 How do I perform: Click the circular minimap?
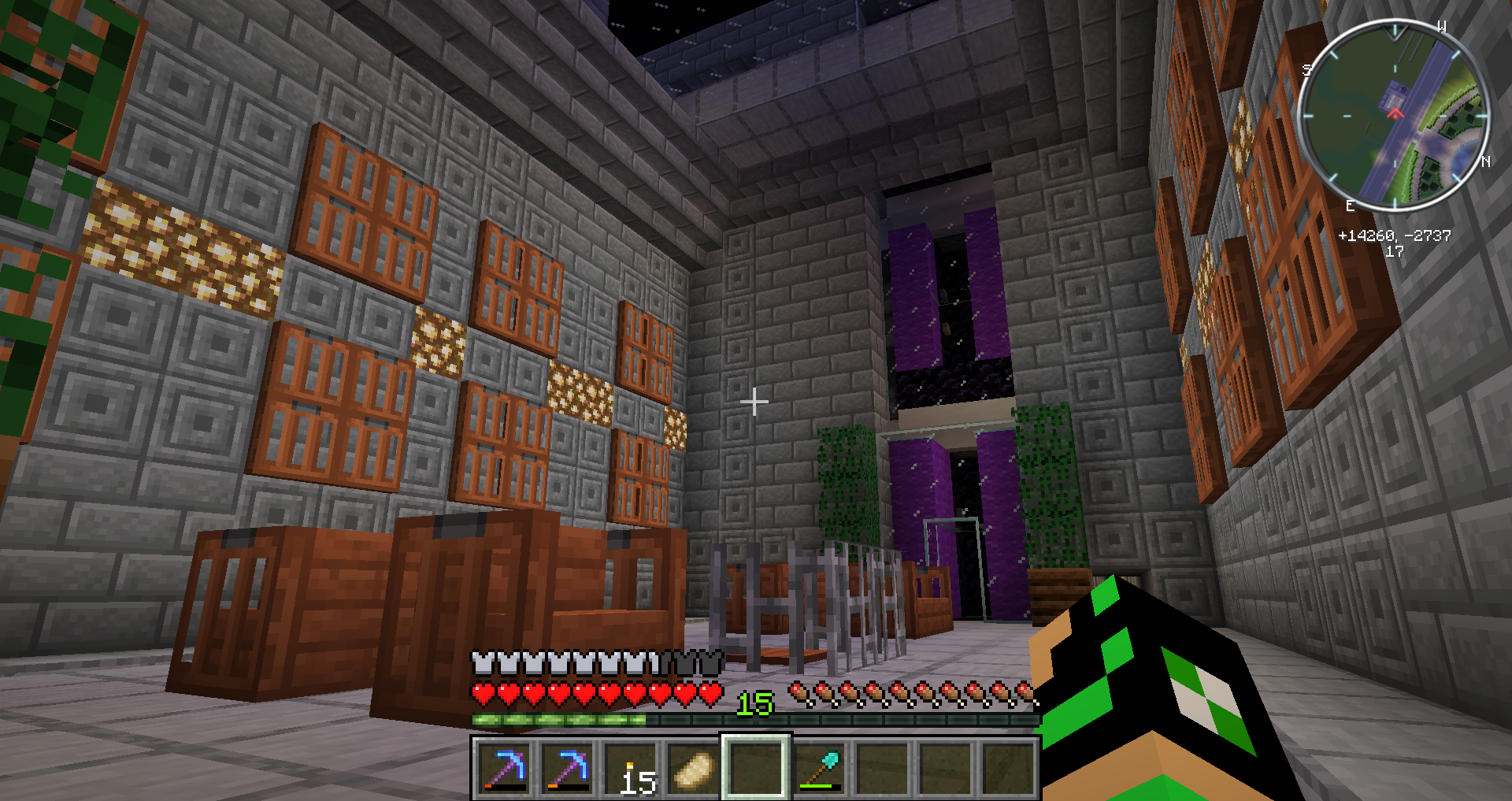point(1393,116)
